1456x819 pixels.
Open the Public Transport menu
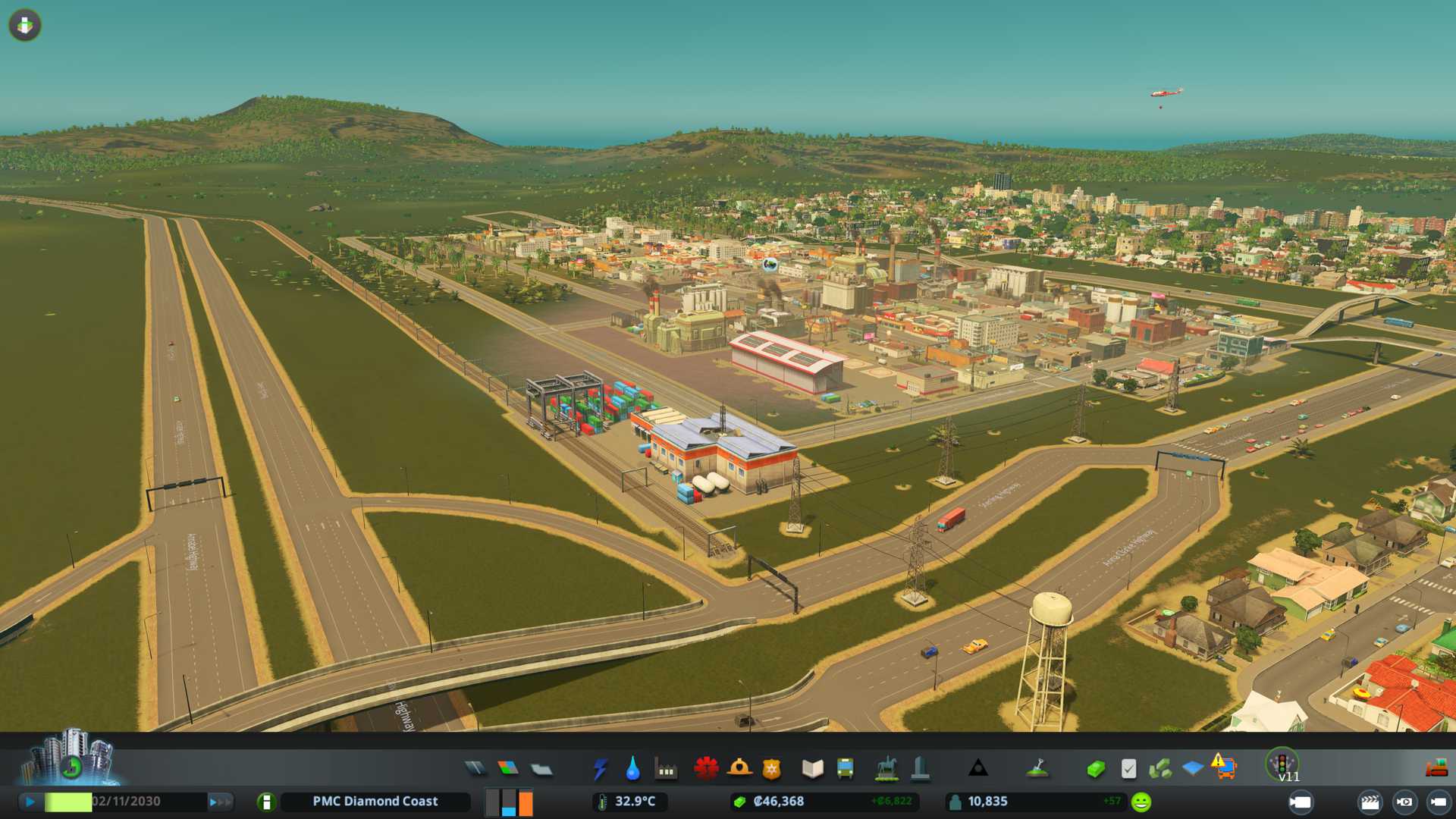[x=845, y=769]
